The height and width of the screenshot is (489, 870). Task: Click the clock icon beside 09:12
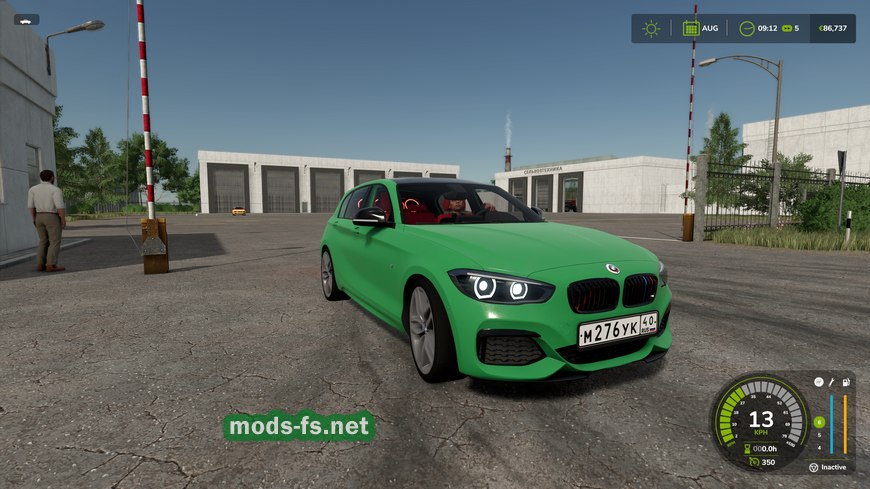click(x=746, y=28)
